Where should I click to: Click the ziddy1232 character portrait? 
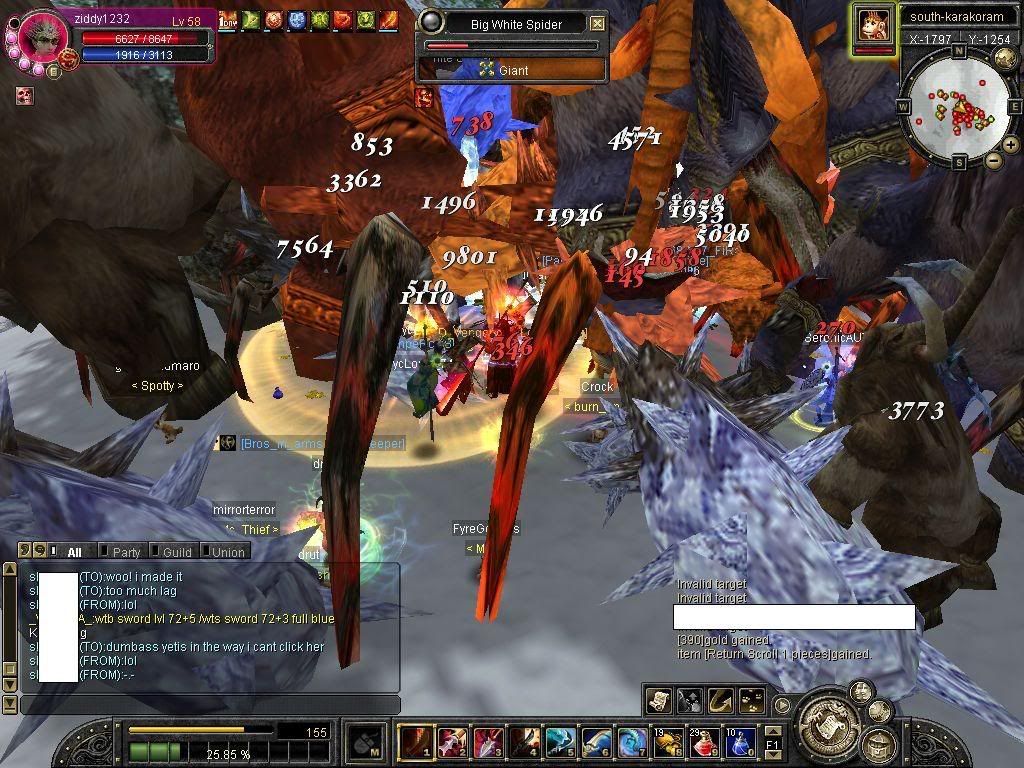[x=43, y=38]
